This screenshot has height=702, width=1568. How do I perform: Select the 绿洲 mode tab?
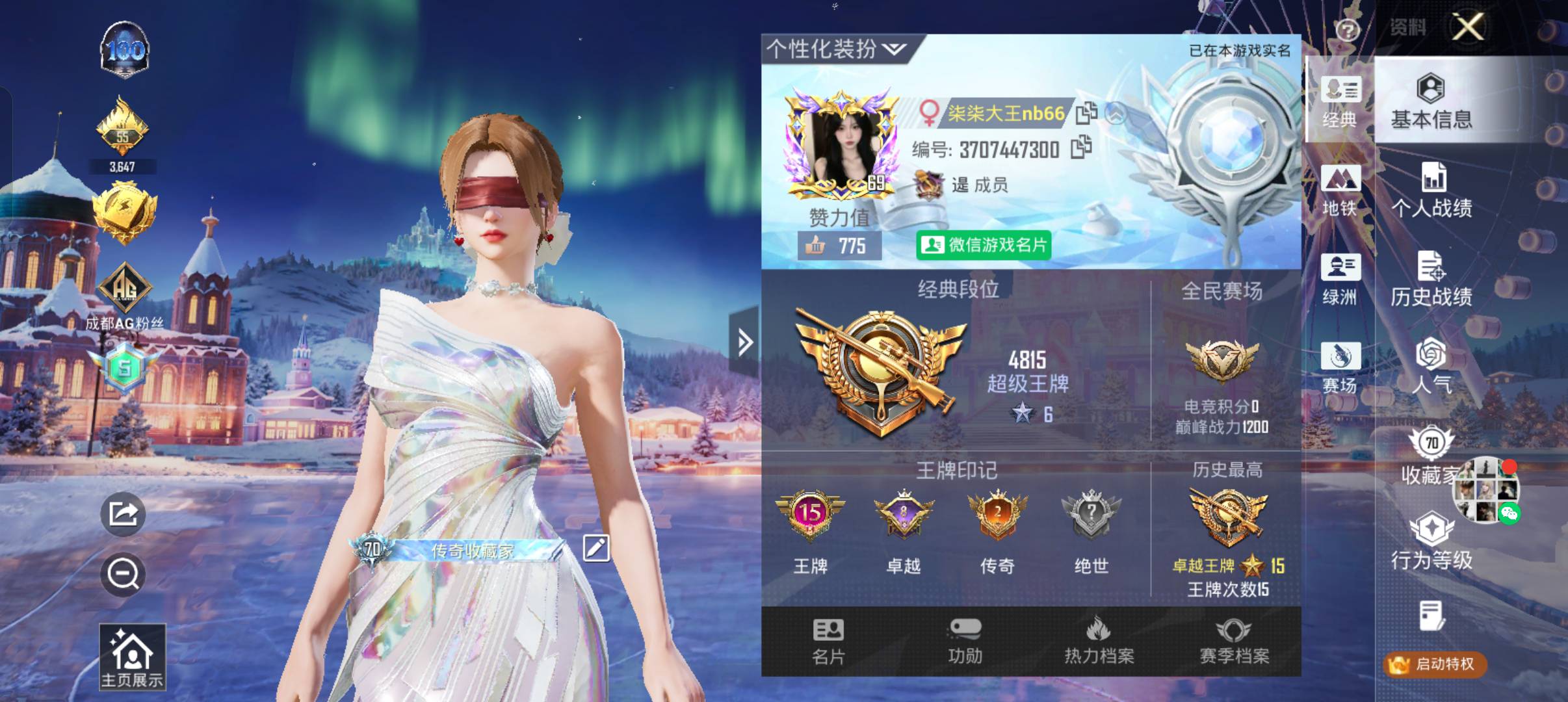(x=1339, y=279)
